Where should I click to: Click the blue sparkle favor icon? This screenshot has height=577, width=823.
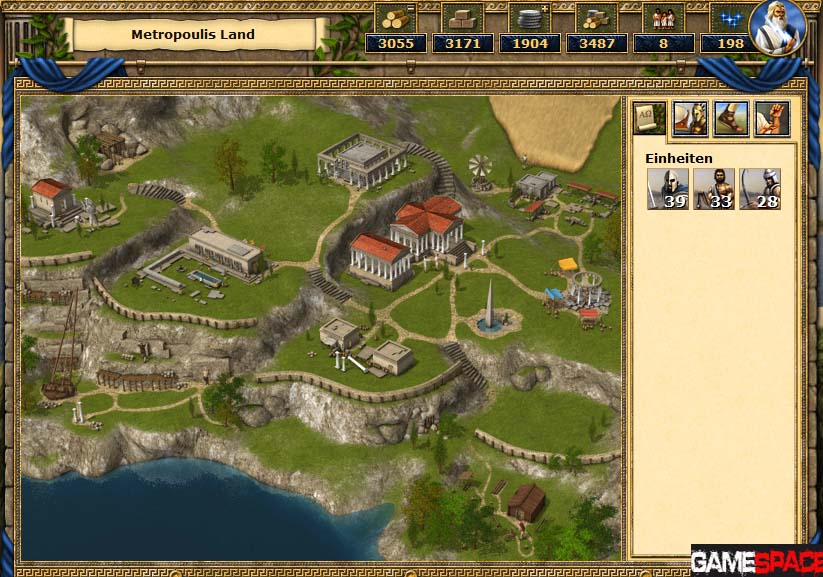point(730,17)
